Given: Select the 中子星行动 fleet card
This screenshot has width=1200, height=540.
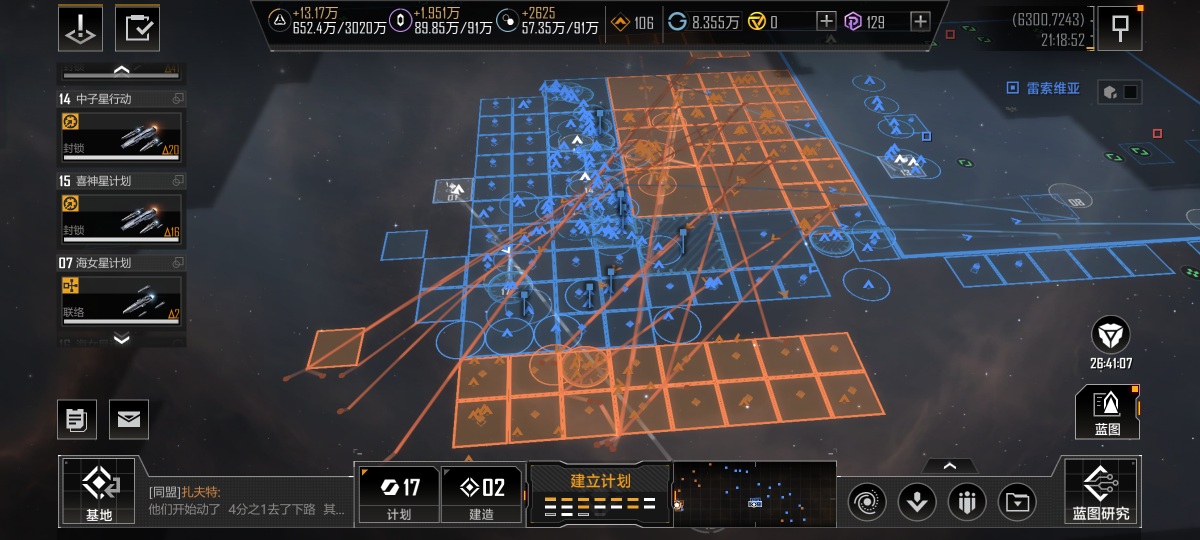Looking at the screenshot, I should click(121, 135).
